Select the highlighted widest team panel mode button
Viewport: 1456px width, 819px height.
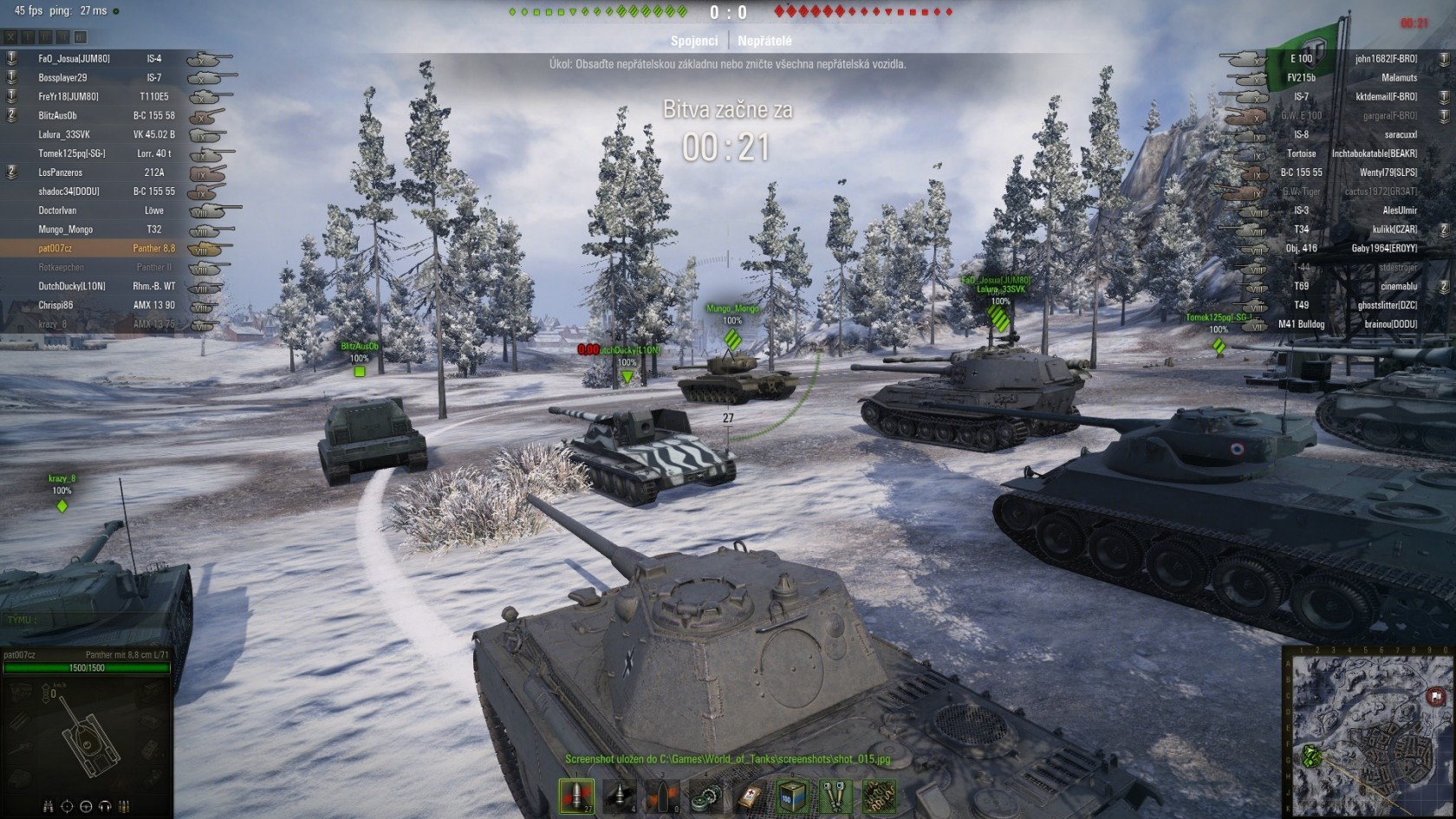pos(81,37)
